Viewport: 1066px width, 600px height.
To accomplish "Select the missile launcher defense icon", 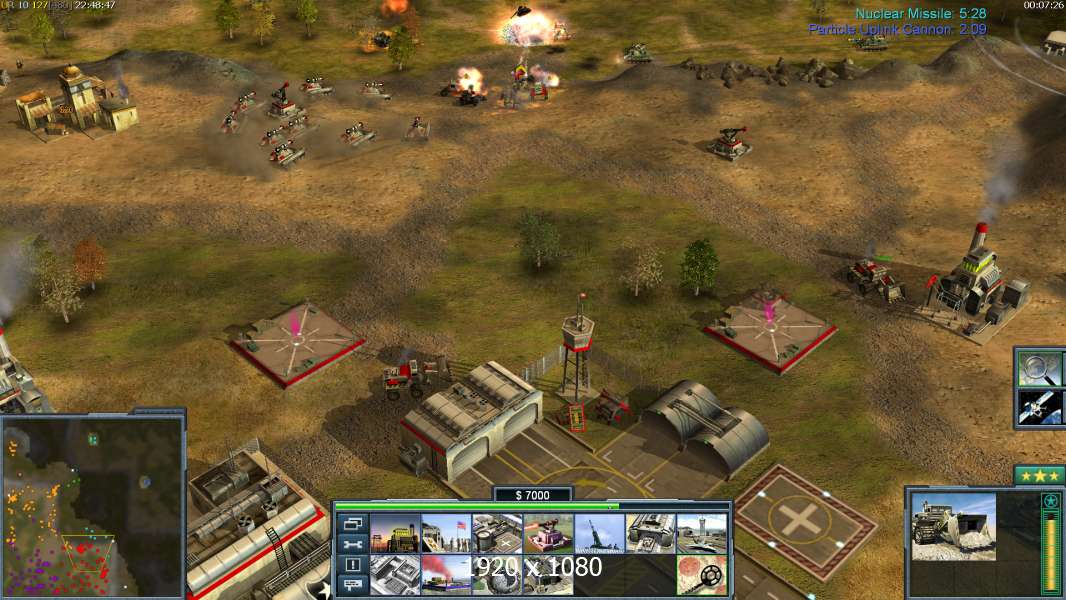I will click(599, 533).
